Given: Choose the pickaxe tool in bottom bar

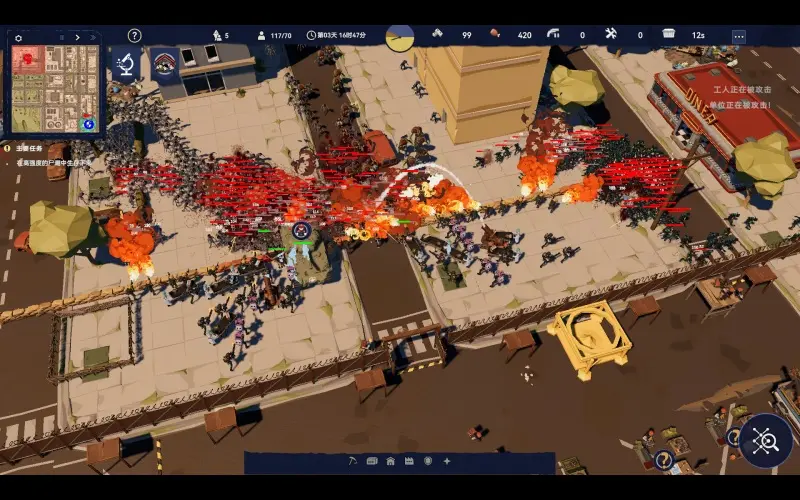Looking at the screenshot, I should (354, 461).
